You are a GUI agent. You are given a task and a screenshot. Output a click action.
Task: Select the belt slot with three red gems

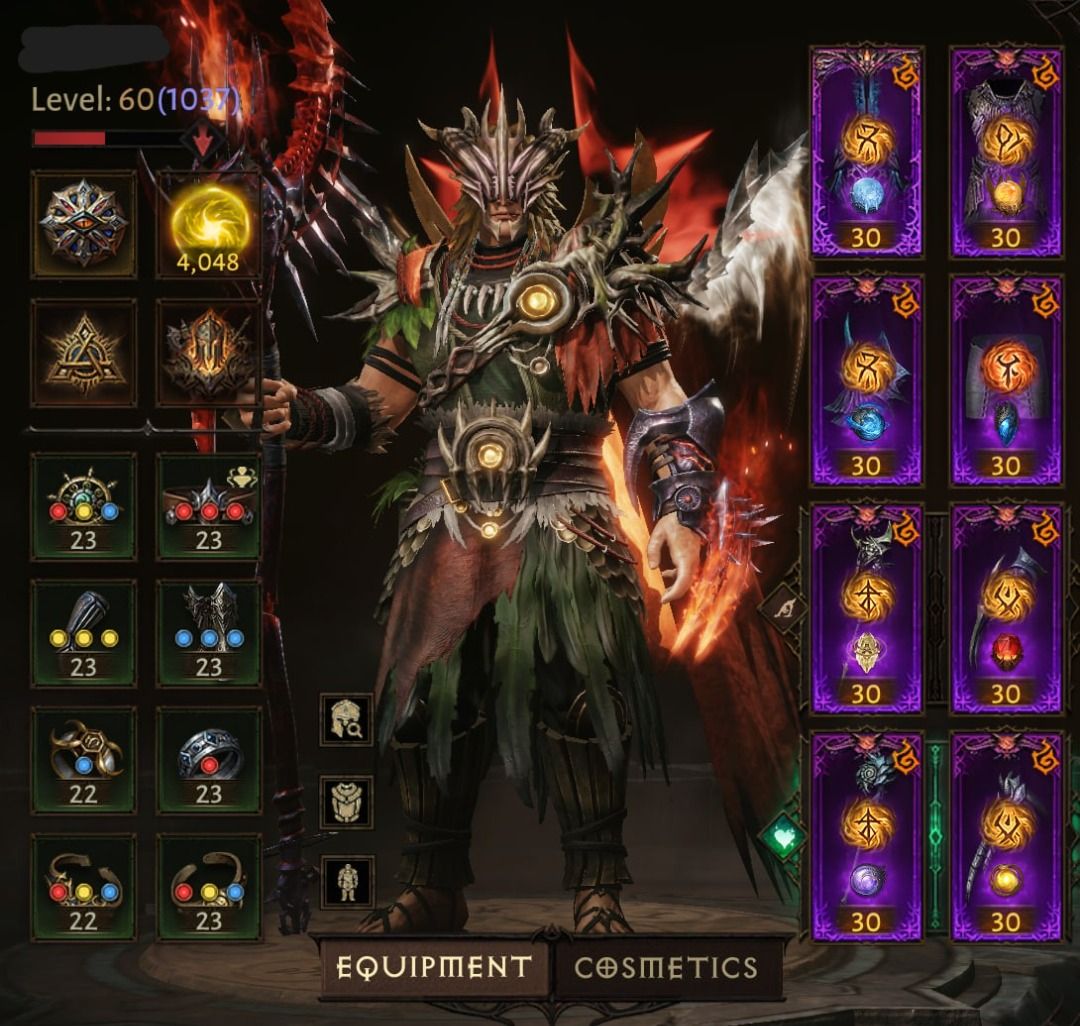209,506
